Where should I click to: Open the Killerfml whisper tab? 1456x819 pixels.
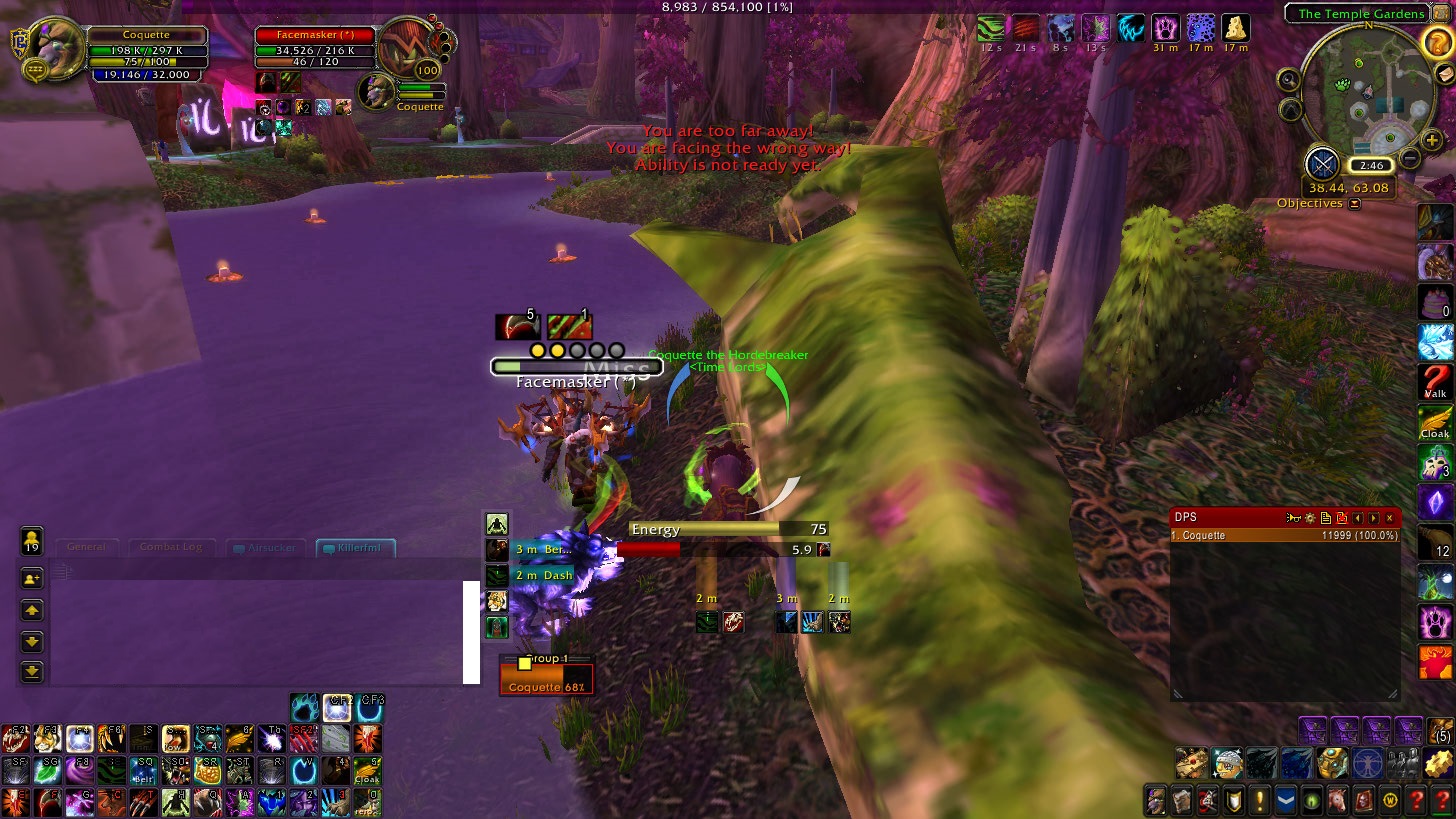point(356,548)
